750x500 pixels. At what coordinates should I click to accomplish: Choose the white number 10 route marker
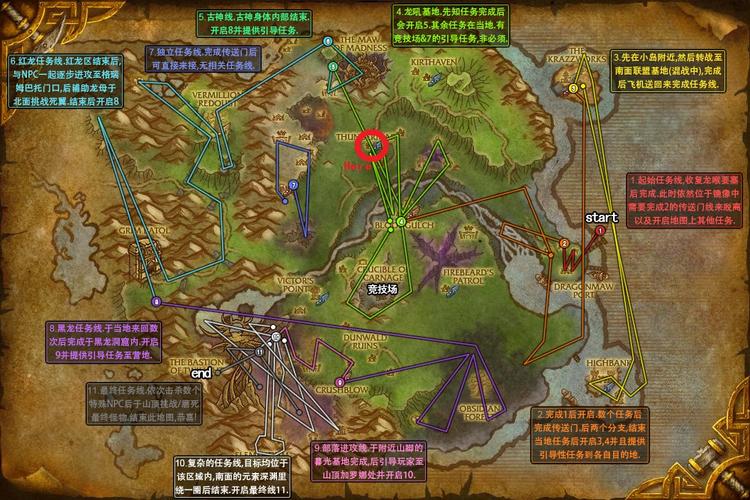coord(276,338)
